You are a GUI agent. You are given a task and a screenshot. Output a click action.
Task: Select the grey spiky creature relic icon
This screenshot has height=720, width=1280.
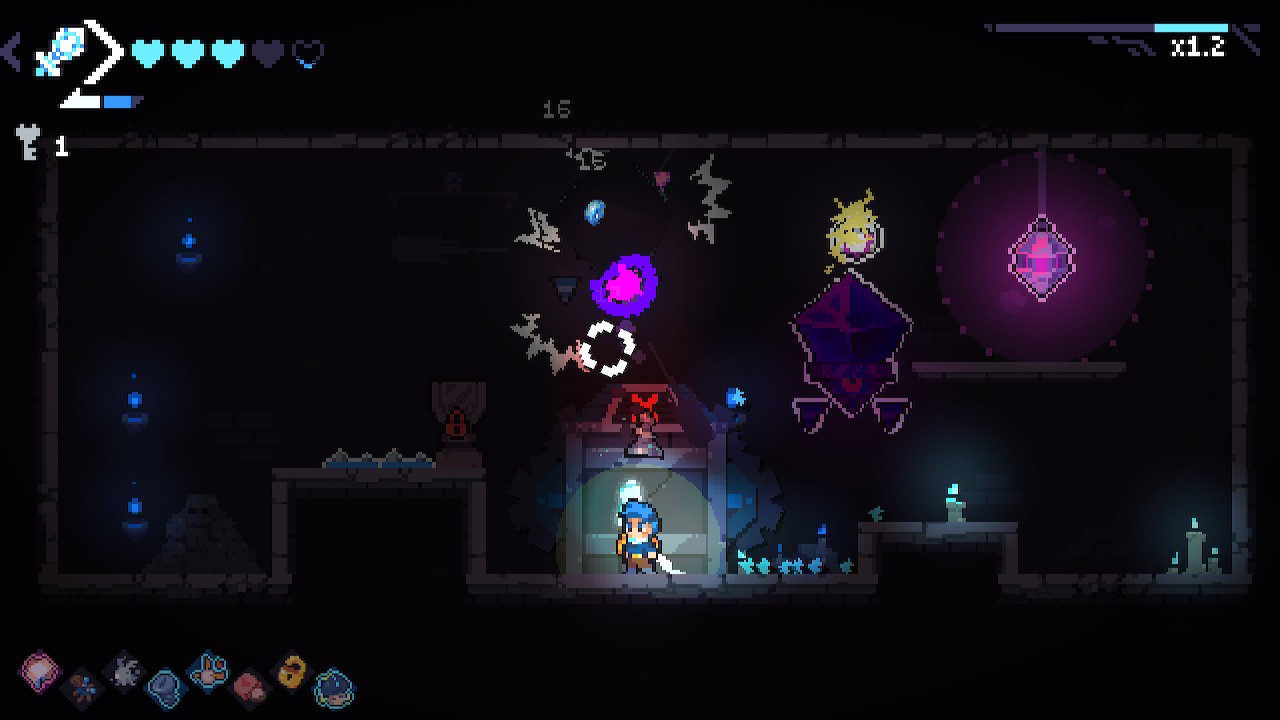tap(124, 670)
